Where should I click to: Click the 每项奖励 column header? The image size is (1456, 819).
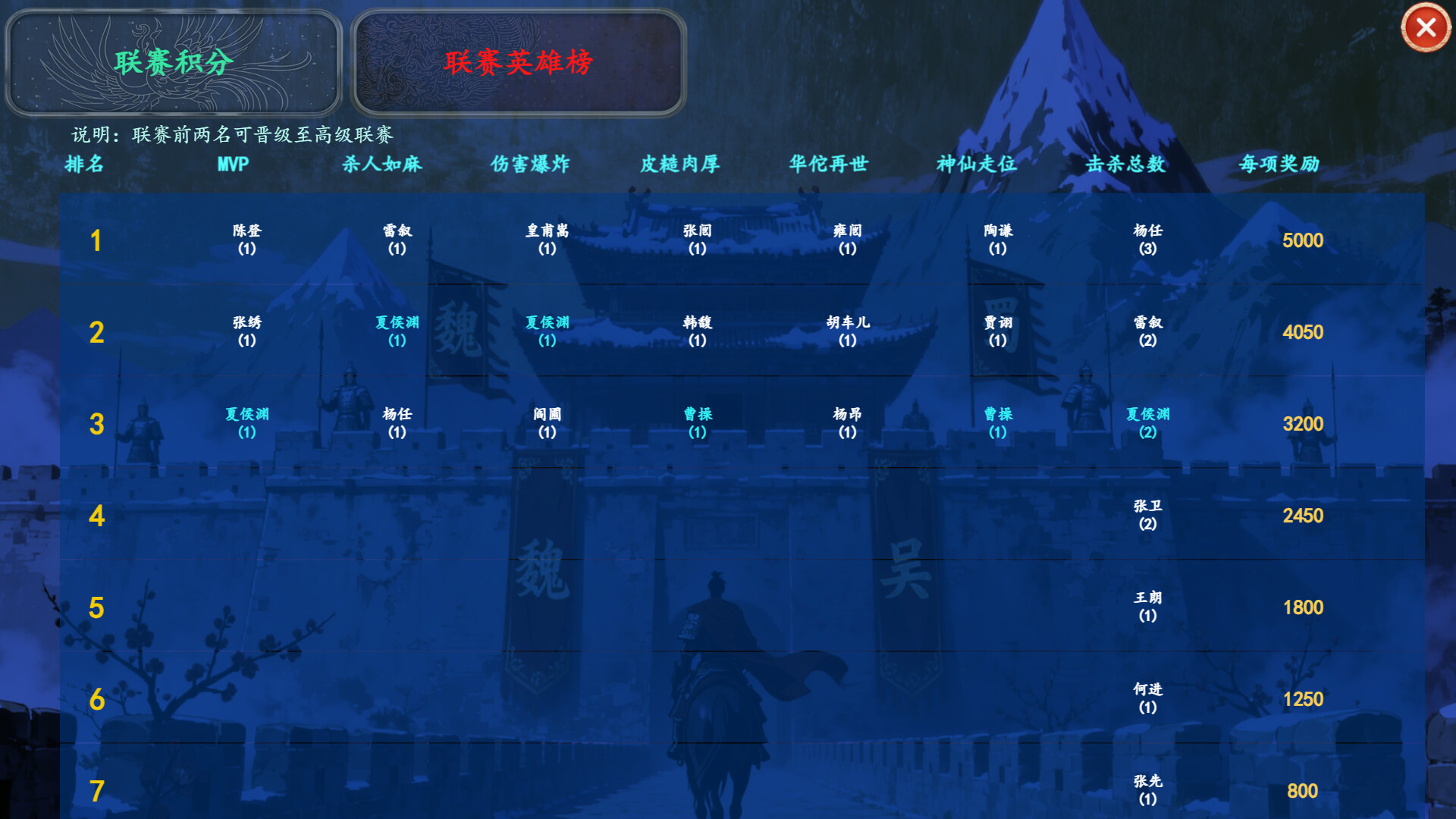(1279, 165)
